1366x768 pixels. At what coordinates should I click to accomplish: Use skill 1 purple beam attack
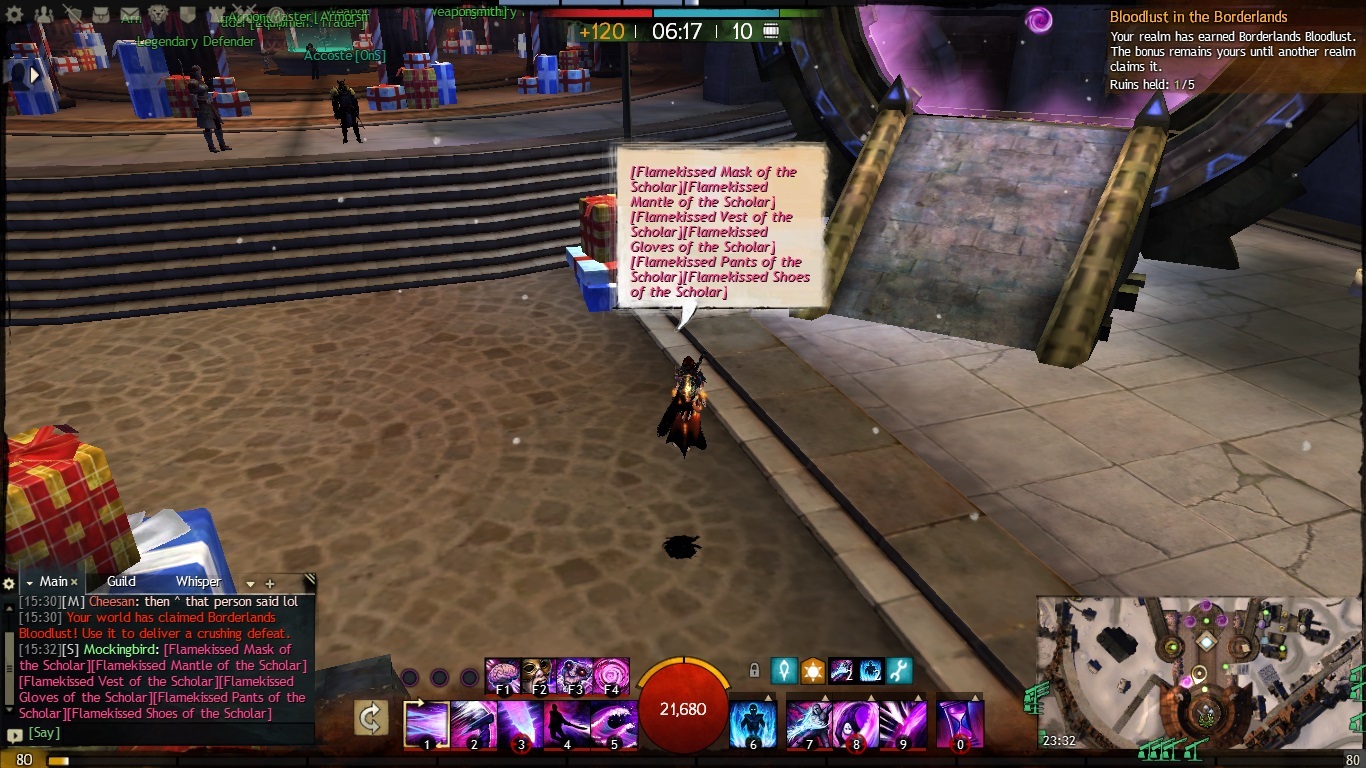click(x=427, y=724)
